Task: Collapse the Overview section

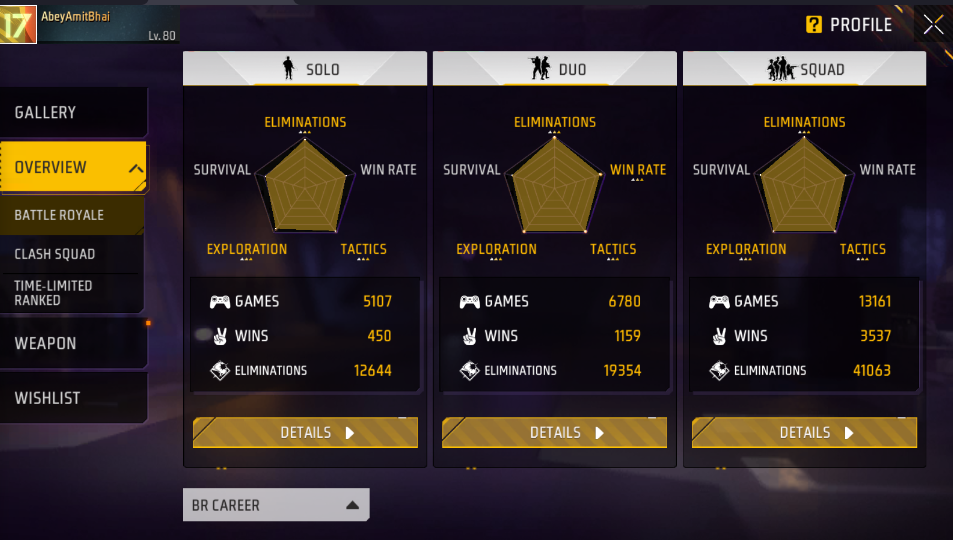Action: coord(136,168)
